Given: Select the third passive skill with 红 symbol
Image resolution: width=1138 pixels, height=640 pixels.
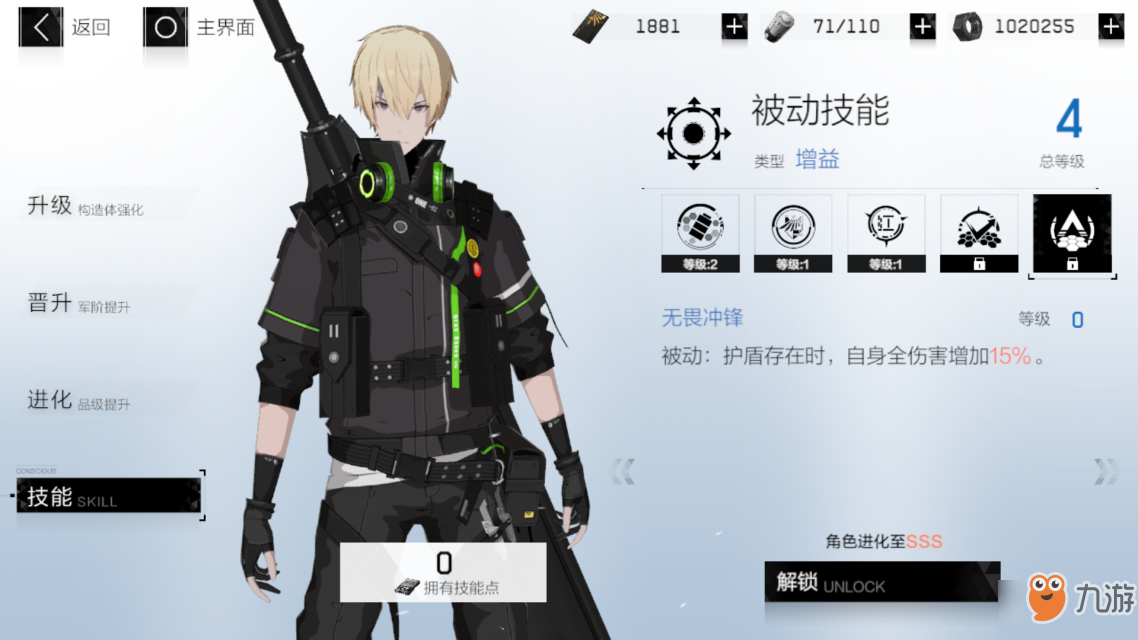Looking at the screenshot, I should coord(886,233).
